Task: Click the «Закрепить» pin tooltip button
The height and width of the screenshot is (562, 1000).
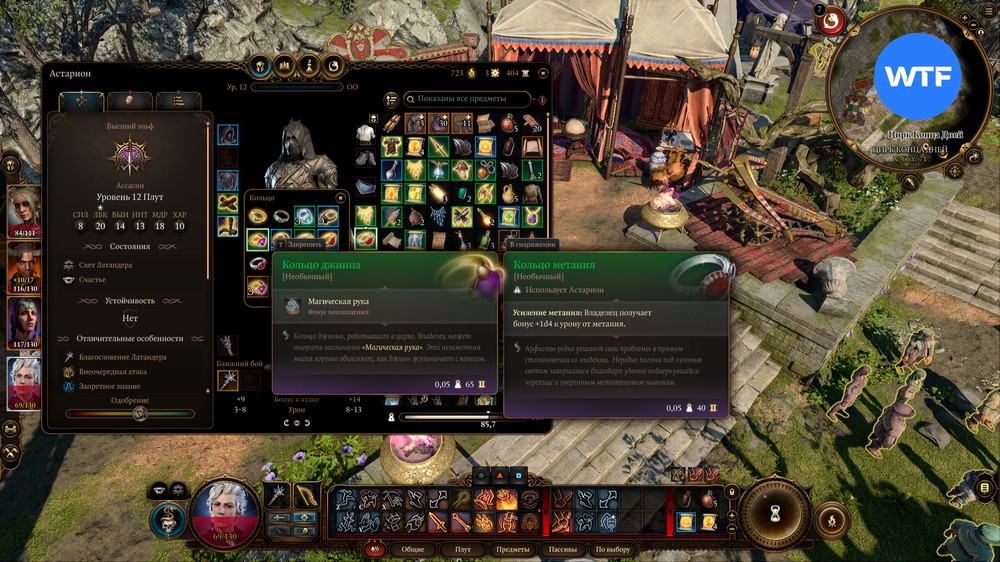Action: coord(300,244)
